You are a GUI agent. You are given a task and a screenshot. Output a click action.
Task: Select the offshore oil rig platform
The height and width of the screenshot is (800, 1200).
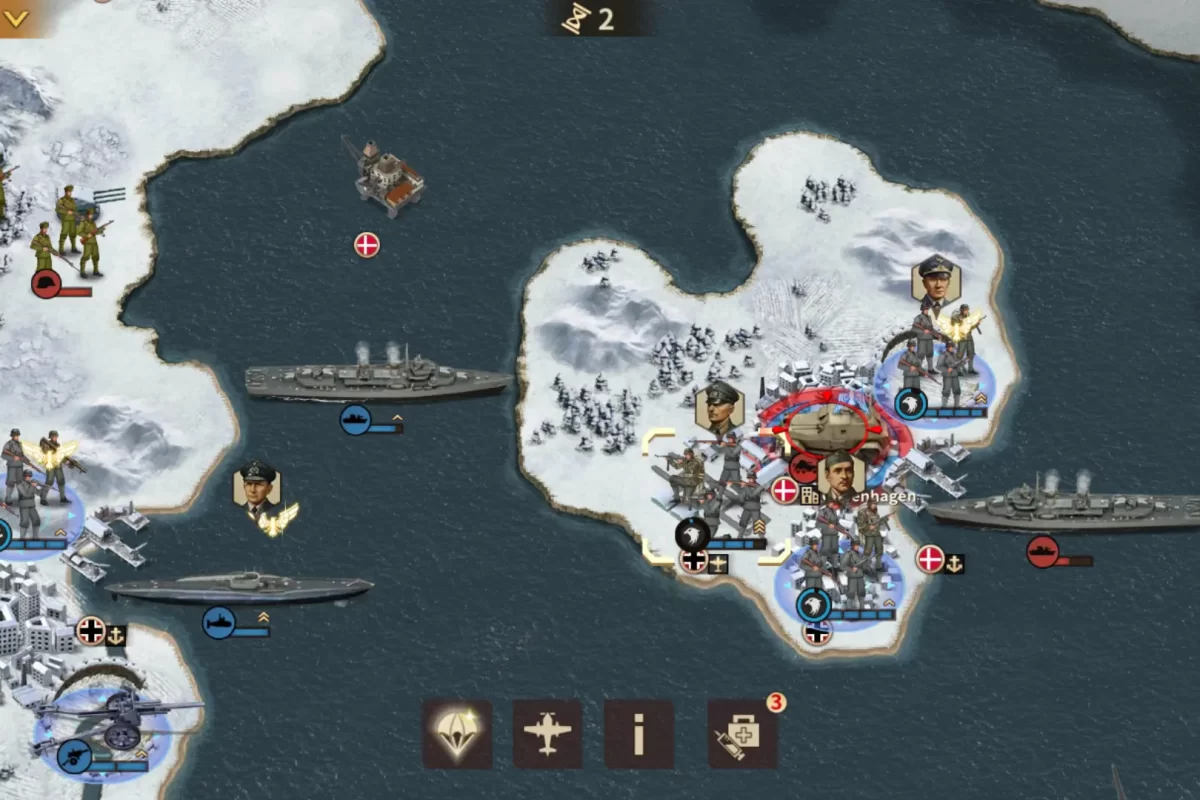(x=388, y=177)
